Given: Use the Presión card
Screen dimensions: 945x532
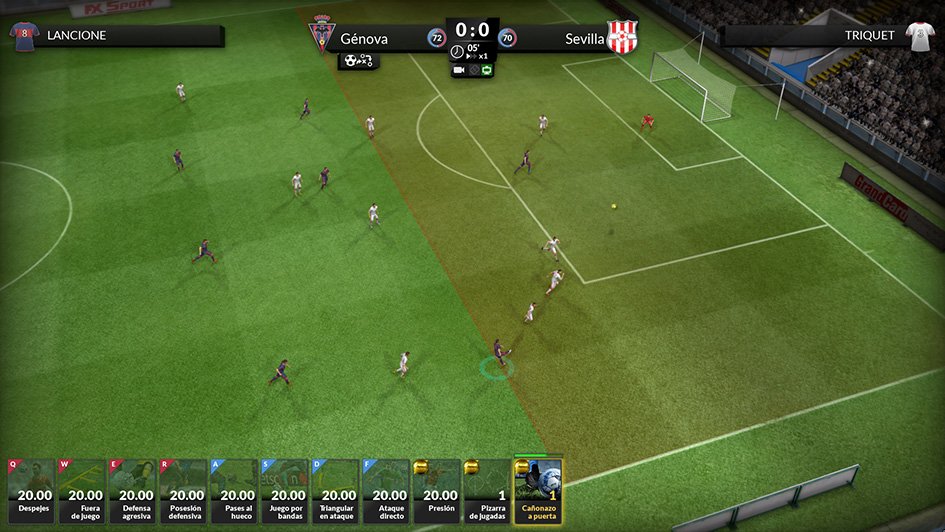Looking at the screenshot, I should (439, 491).
